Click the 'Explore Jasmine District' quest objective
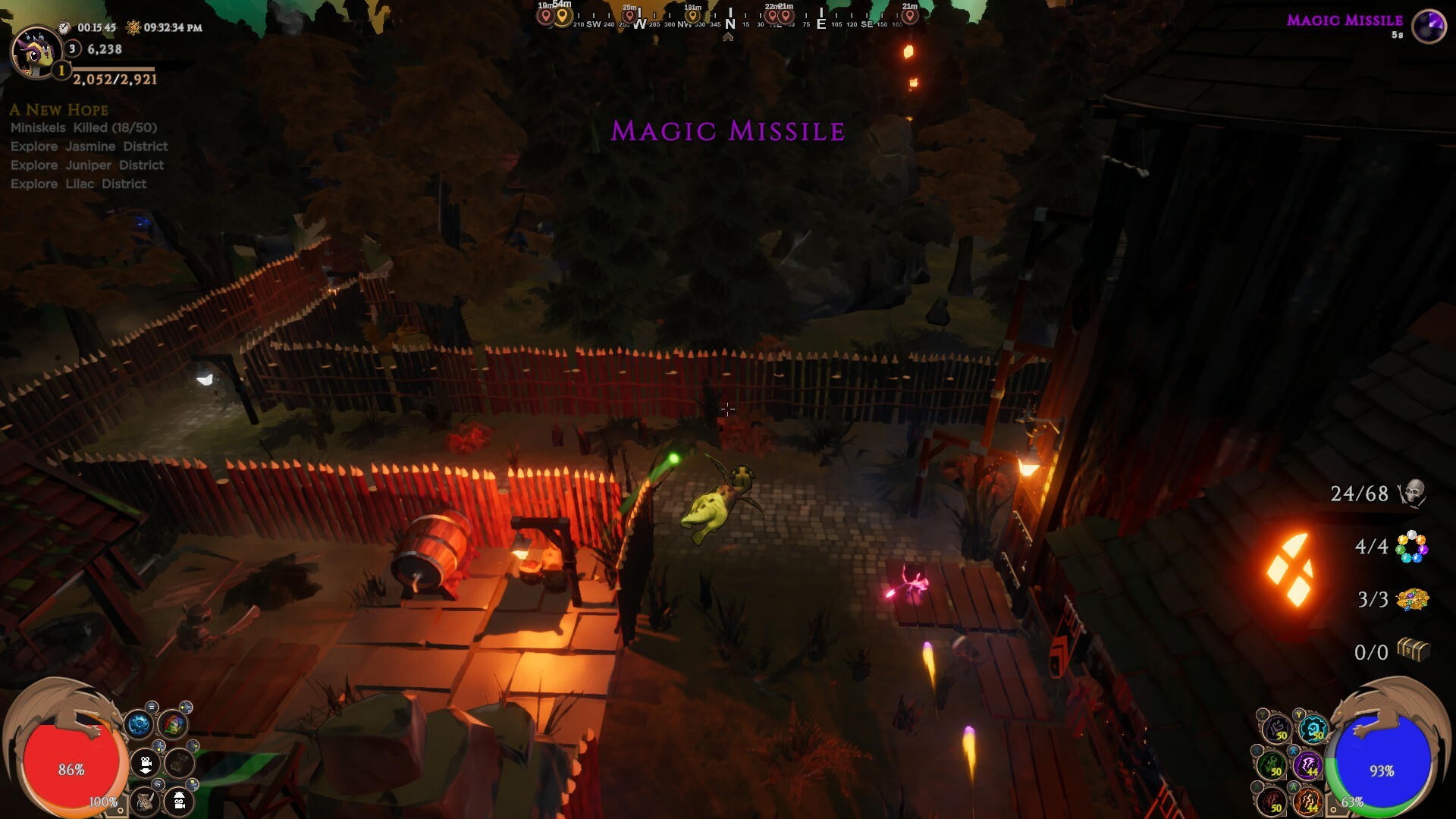This screenshot has height=819, width=1456. point(89,146)
